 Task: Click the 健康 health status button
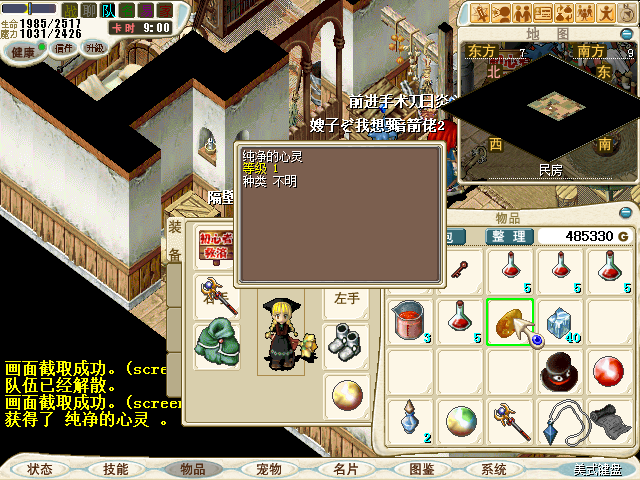[23, 51]
